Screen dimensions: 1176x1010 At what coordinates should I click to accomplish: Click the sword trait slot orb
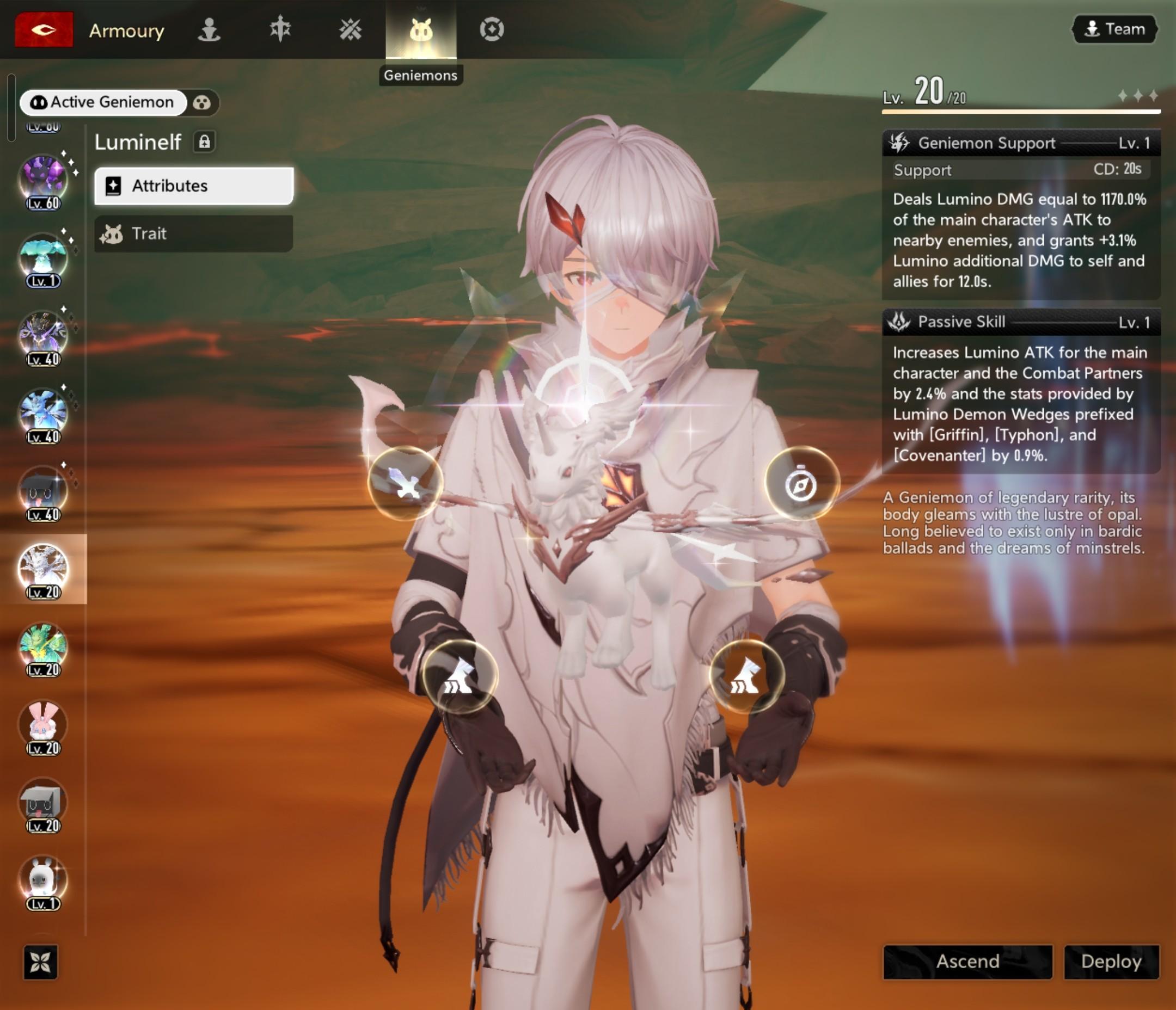pos(405,483)
